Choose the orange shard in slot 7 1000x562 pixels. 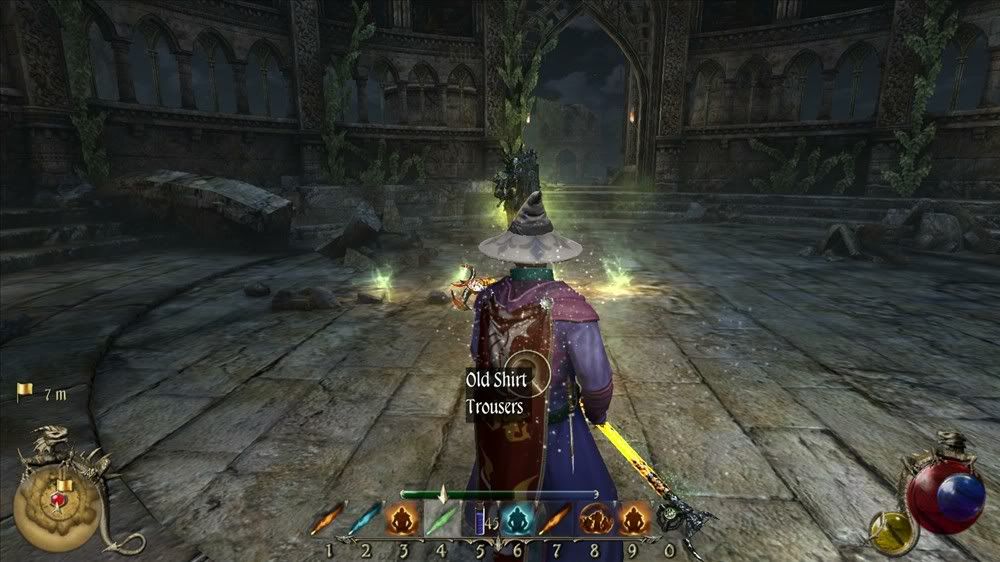555,521
